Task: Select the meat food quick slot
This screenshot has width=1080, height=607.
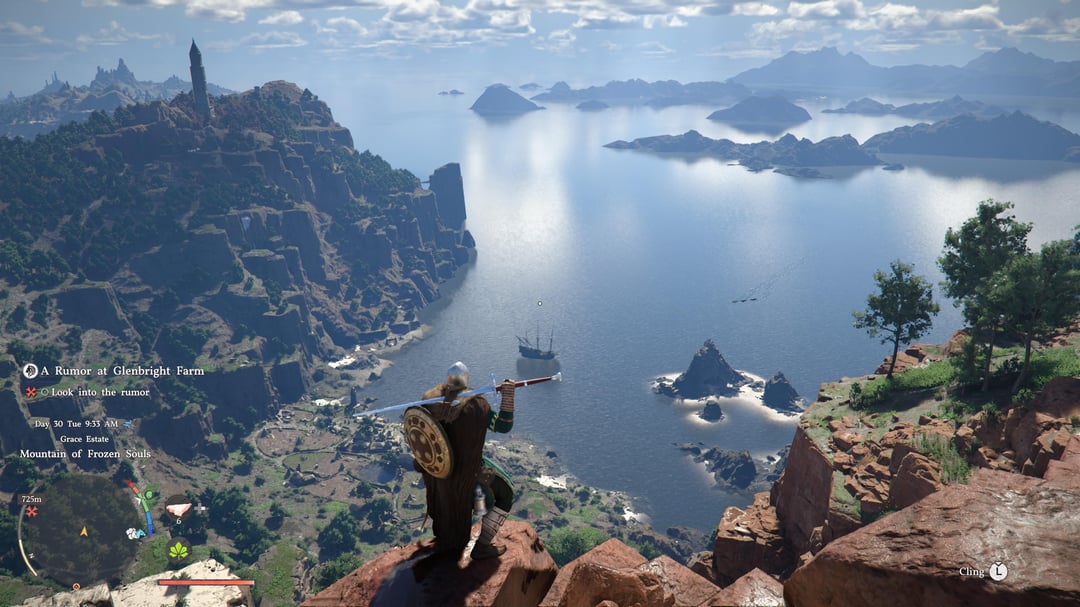Action: coord(177,509)
